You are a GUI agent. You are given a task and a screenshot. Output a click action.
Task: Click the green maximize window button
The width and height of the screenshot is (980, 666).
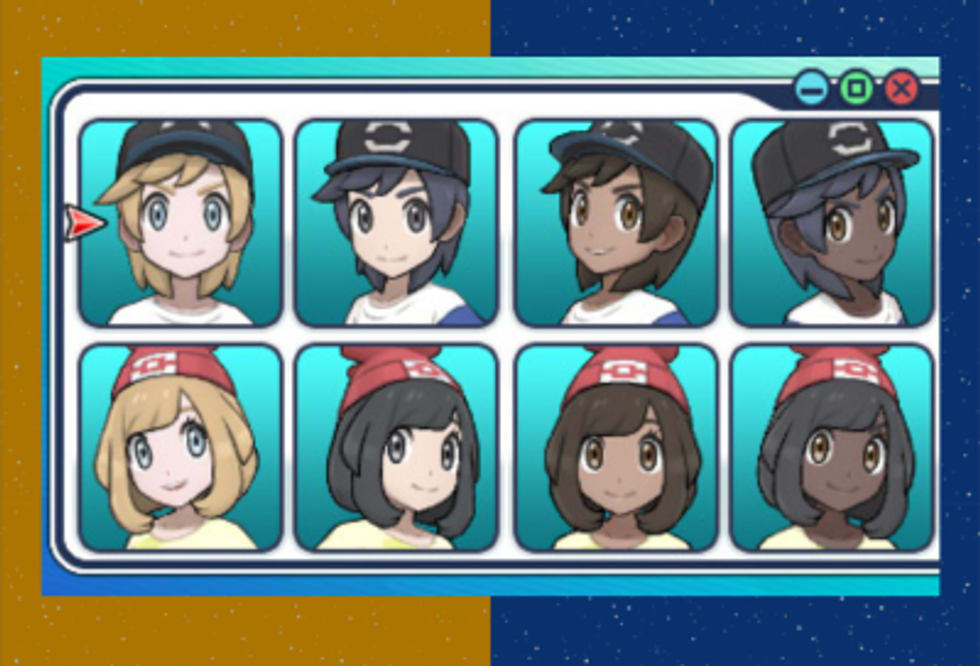[856, 90]
